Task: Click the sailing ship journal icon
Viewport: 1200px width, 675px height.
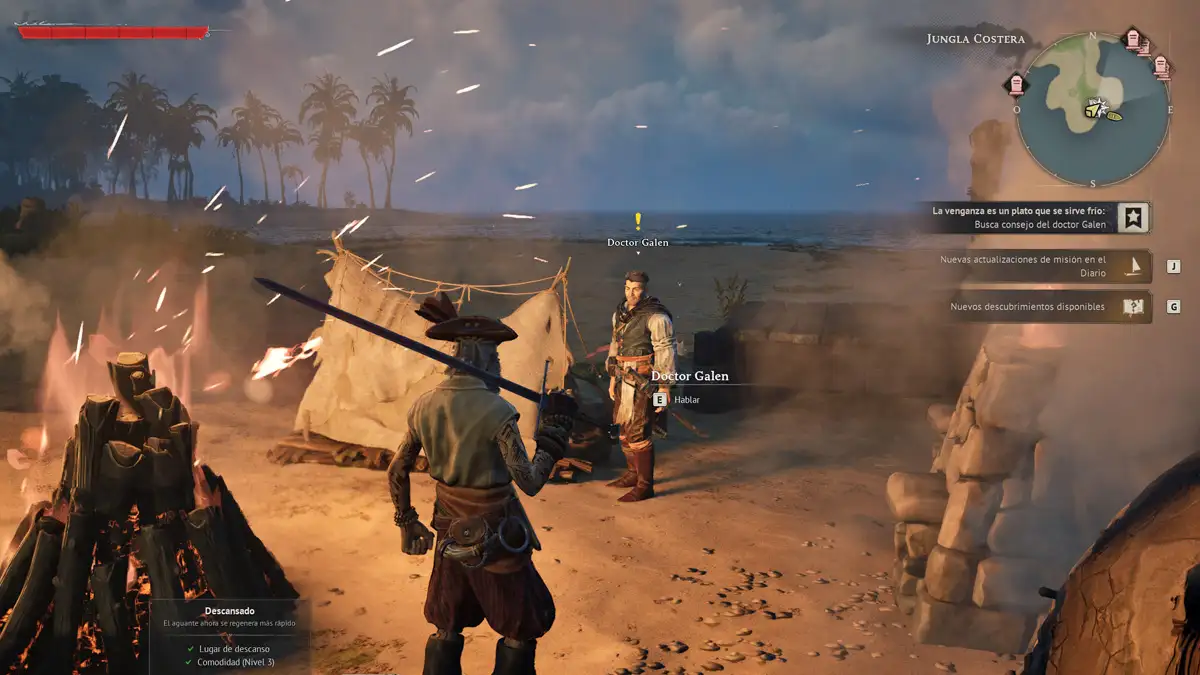Action: [1133, 266]
